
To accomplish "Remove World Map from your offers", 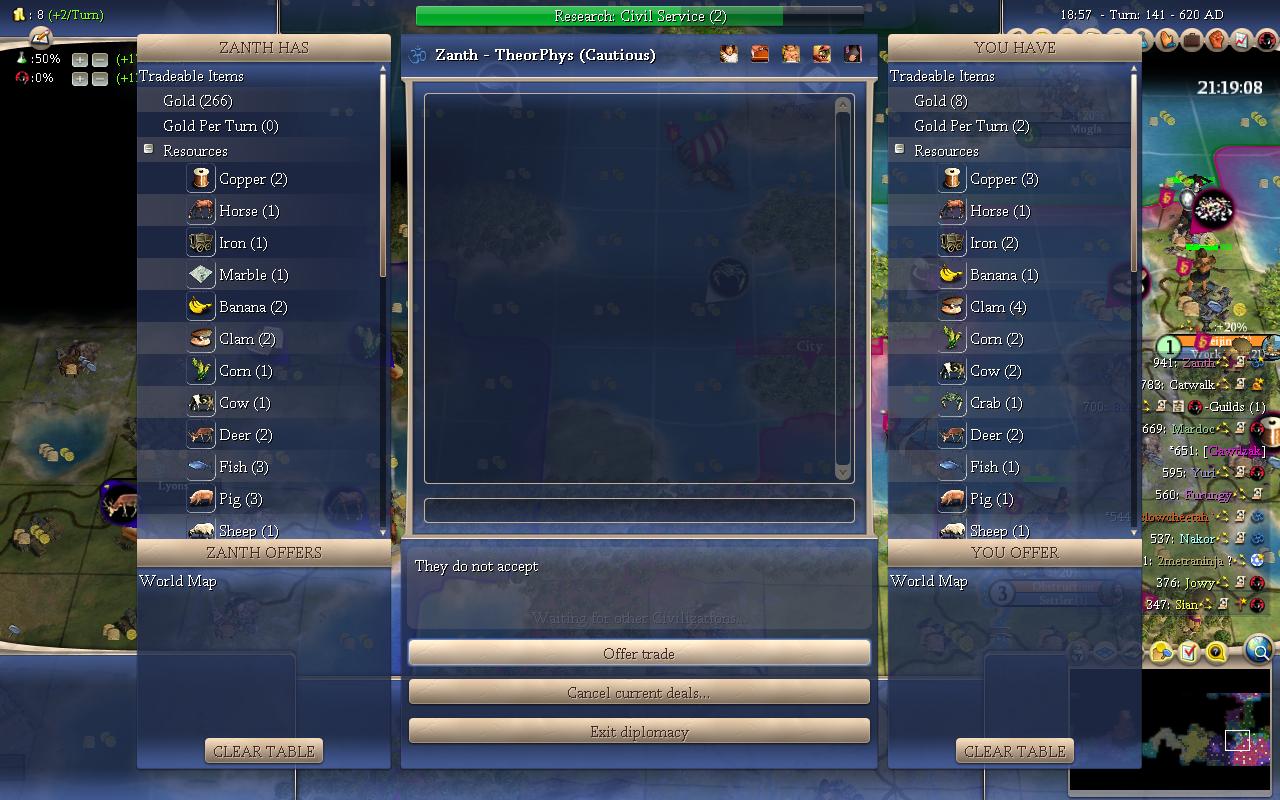I will click(x=928, y=581).
